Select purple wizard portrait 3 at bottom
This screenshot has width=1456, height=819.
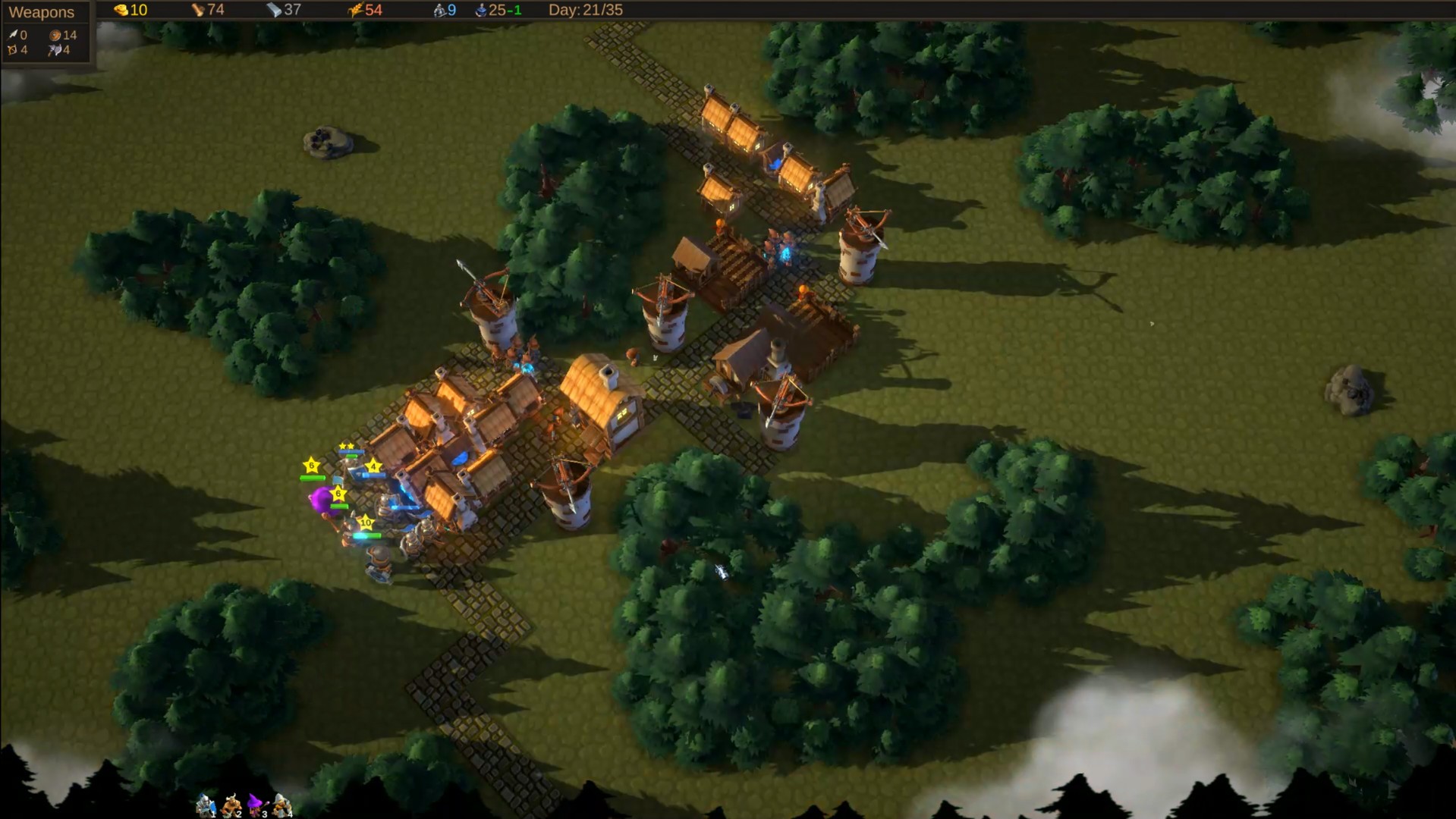(255, 802)
